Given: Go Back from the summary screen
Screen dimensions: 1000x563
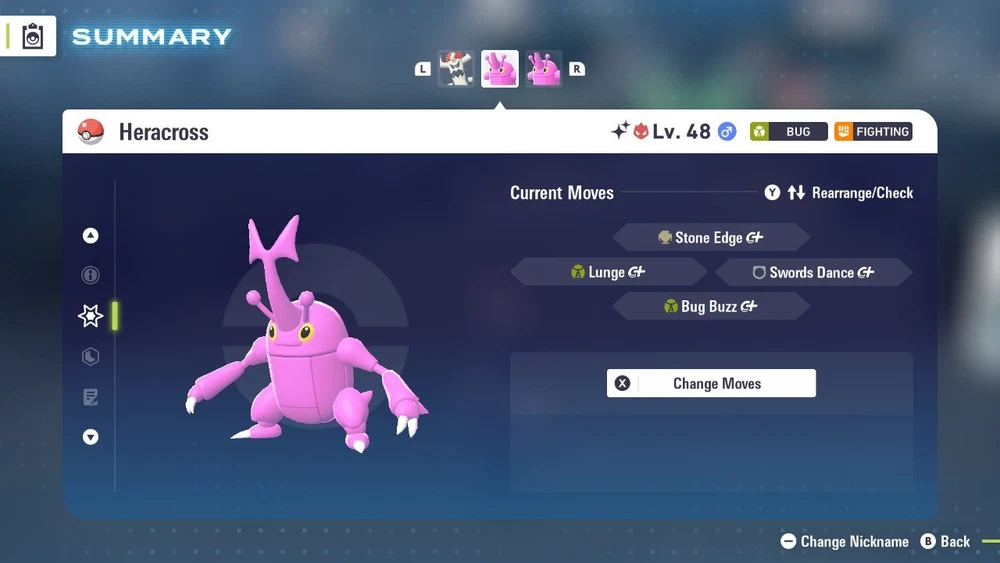Looking at the screenshot, I should (945, 541).
